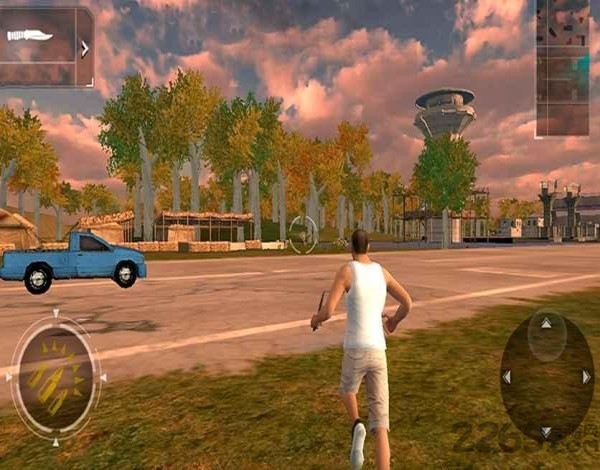Screen dimensions: 600x470
Task: Tap the right arrow on the movement pad
Action: click(586, 377)
